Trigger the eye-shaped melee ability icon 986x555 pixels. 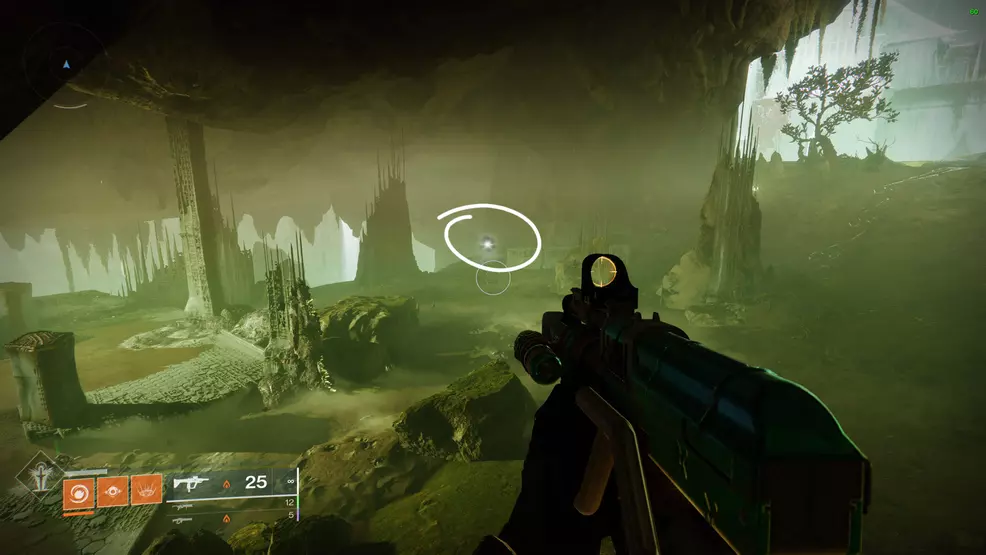tap(112, 491)
